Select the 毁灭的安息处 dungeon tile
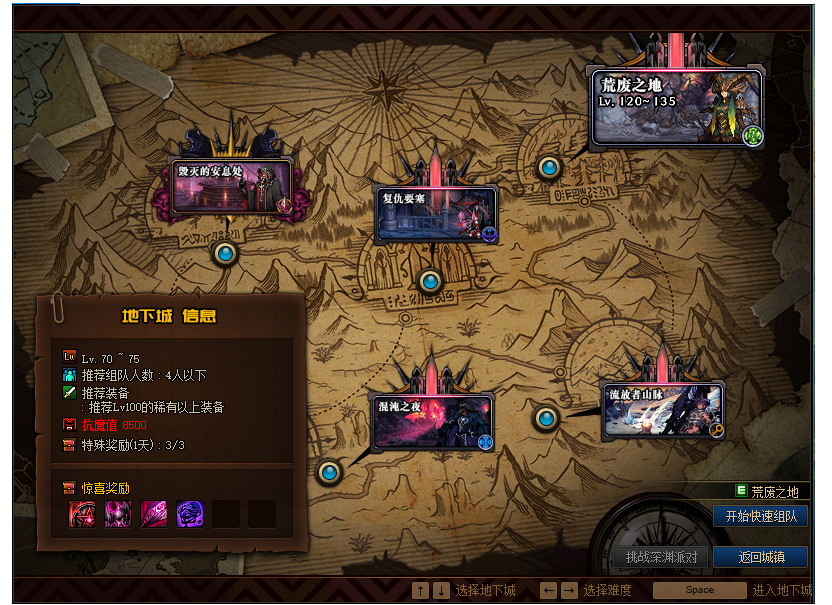This screenshot has width=832, height=605. click(x=232, y=187)
